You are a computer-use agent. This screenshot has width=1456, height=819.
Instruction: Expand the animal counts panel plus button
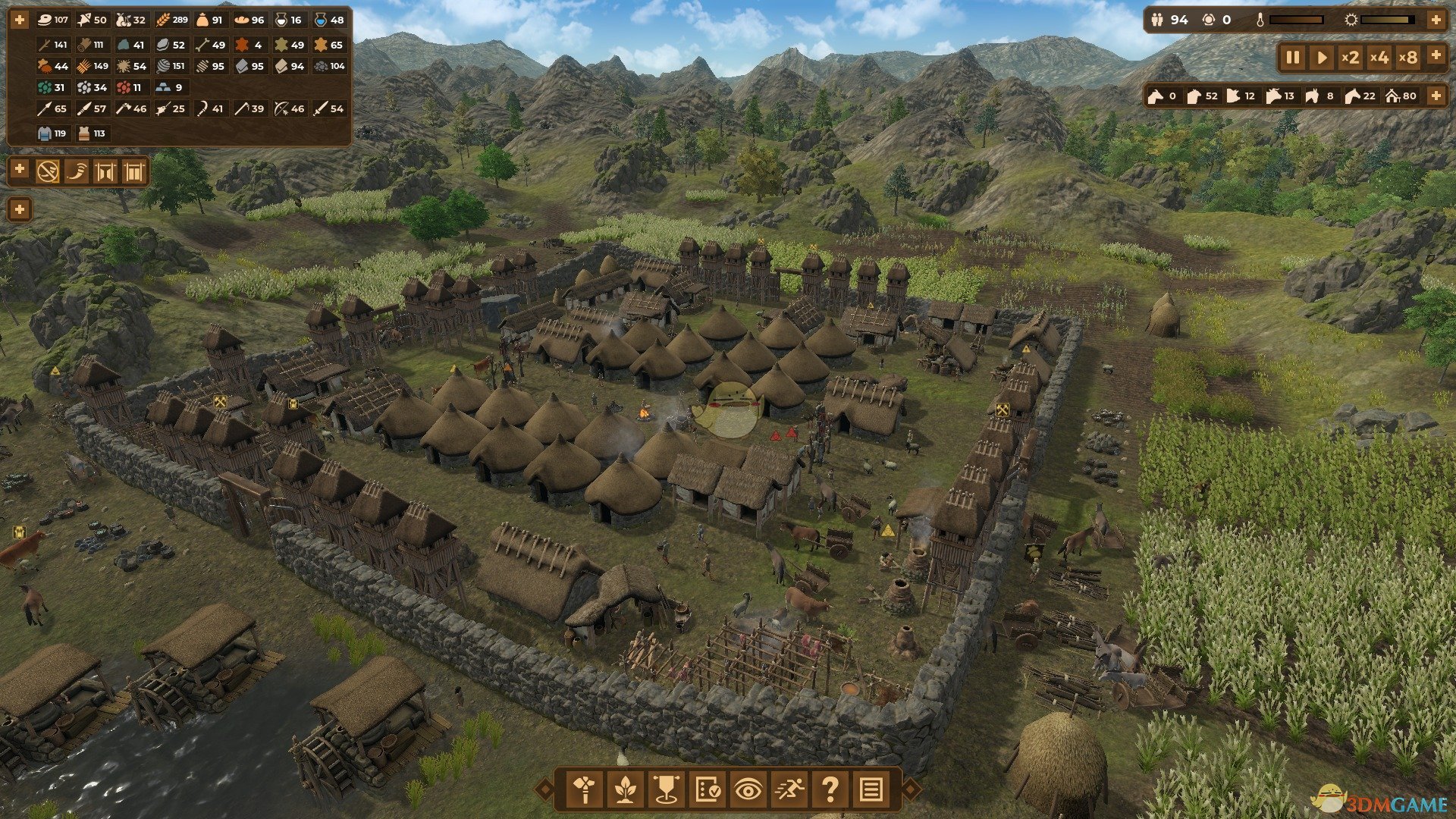tap(1436, 96)
